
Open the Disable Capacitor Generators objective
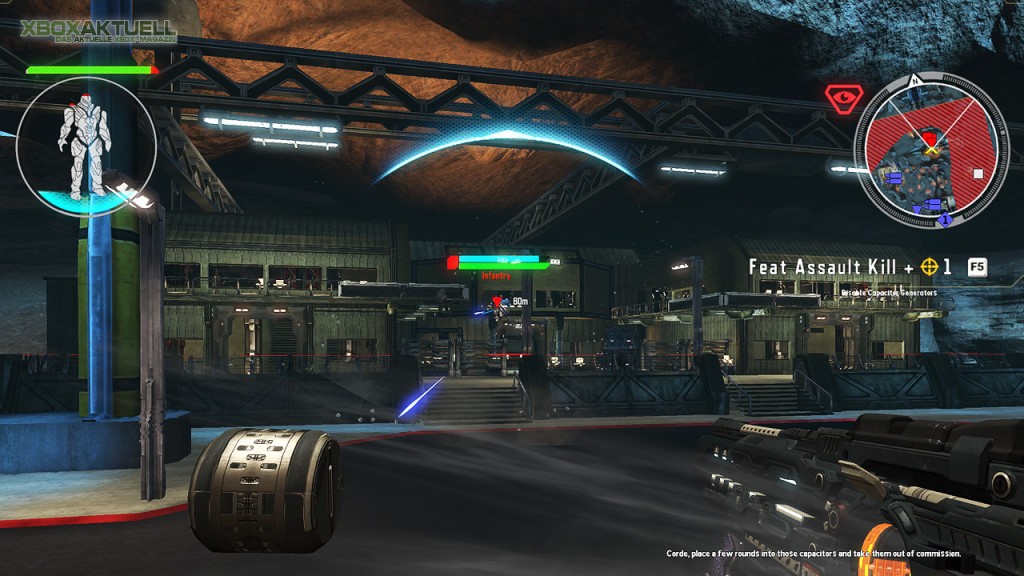[x=889, y=292]
